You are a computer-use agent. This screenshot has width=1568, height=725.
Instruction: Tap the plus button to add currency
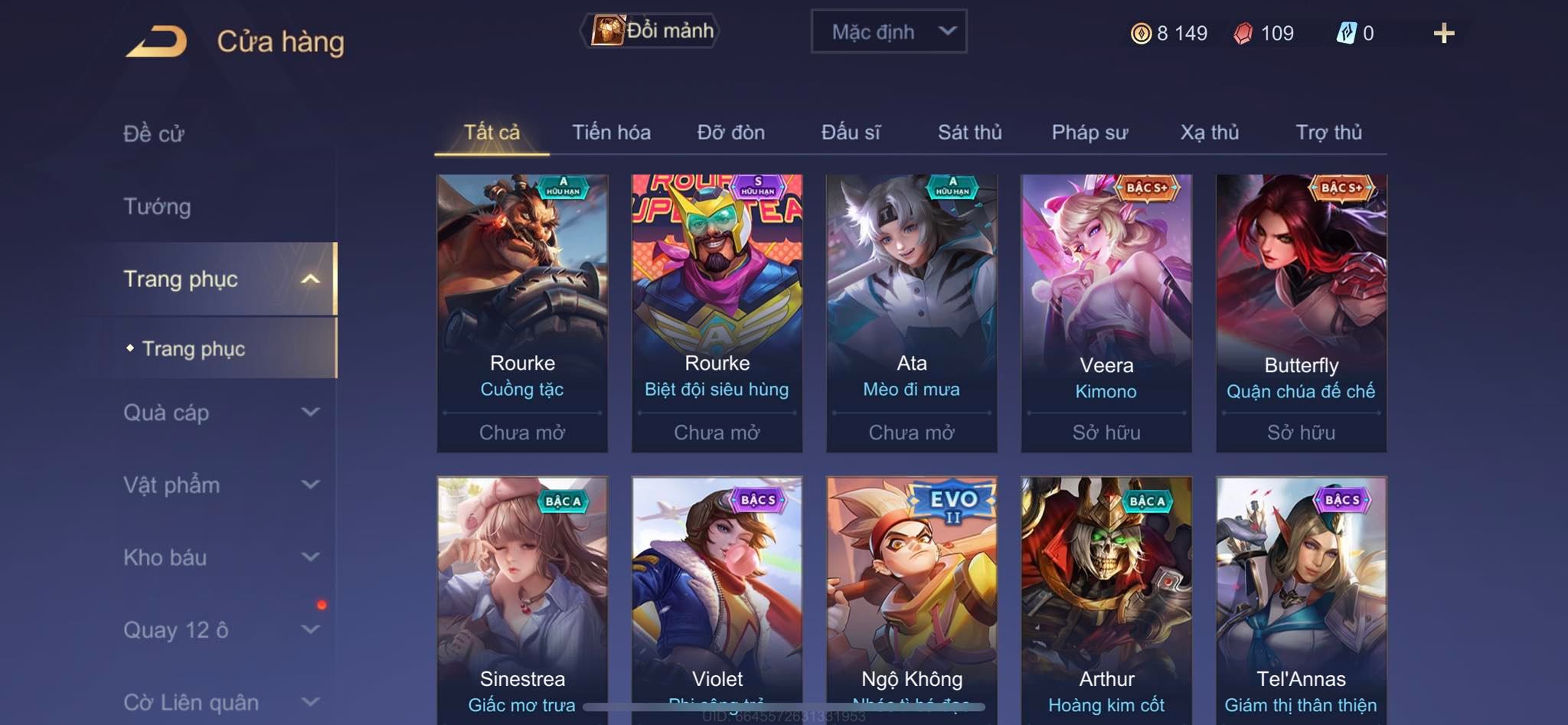pos(1443,33)
